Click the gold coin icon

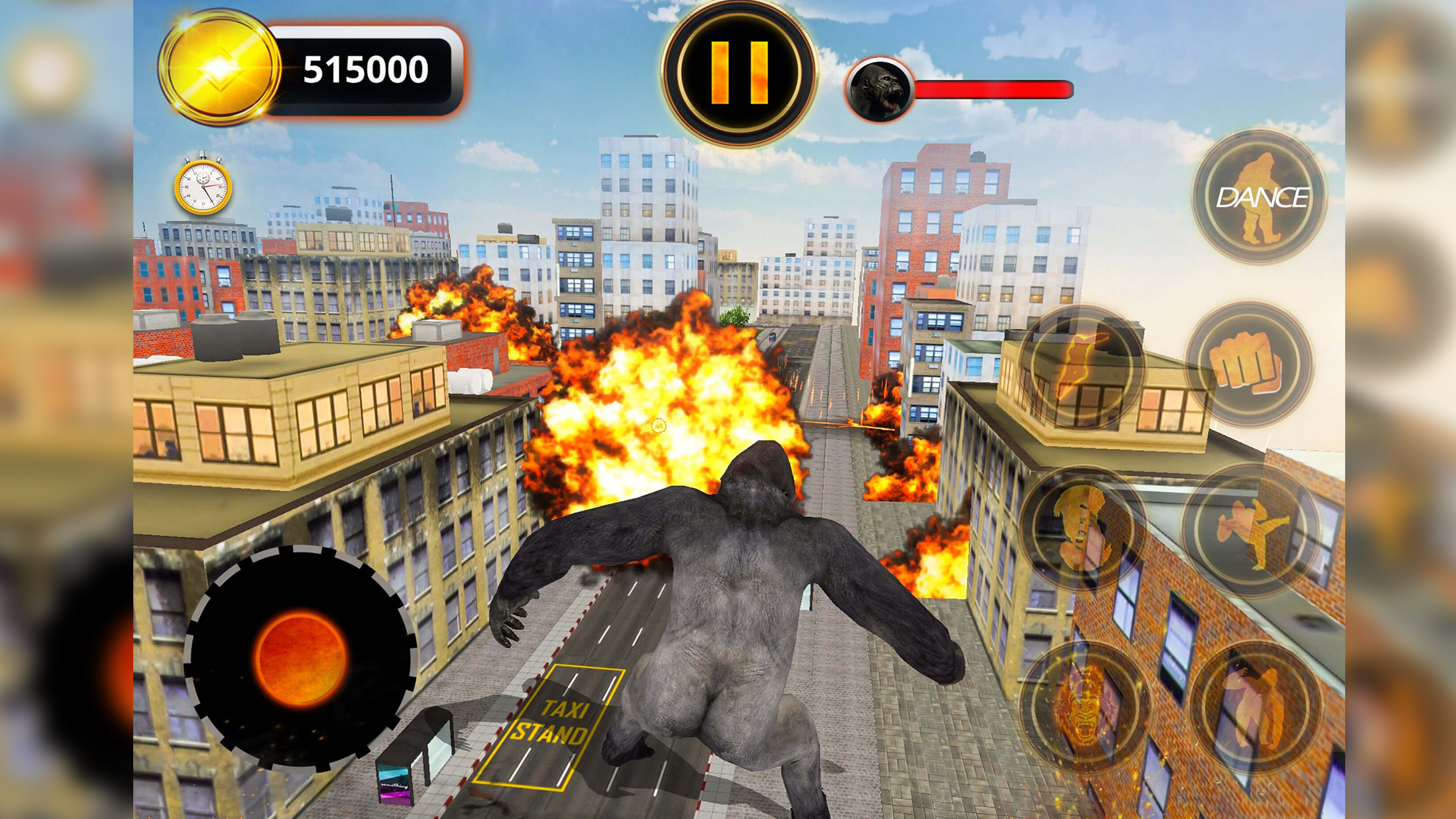tap(219, 68)
